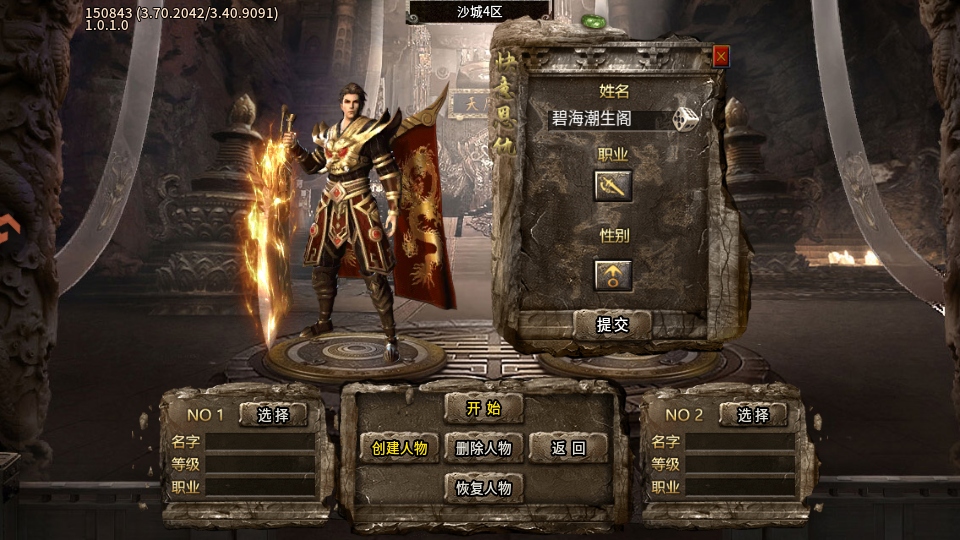
Task: Start the game with 开始
Action: pyautogui.click(x=483, y=408)
